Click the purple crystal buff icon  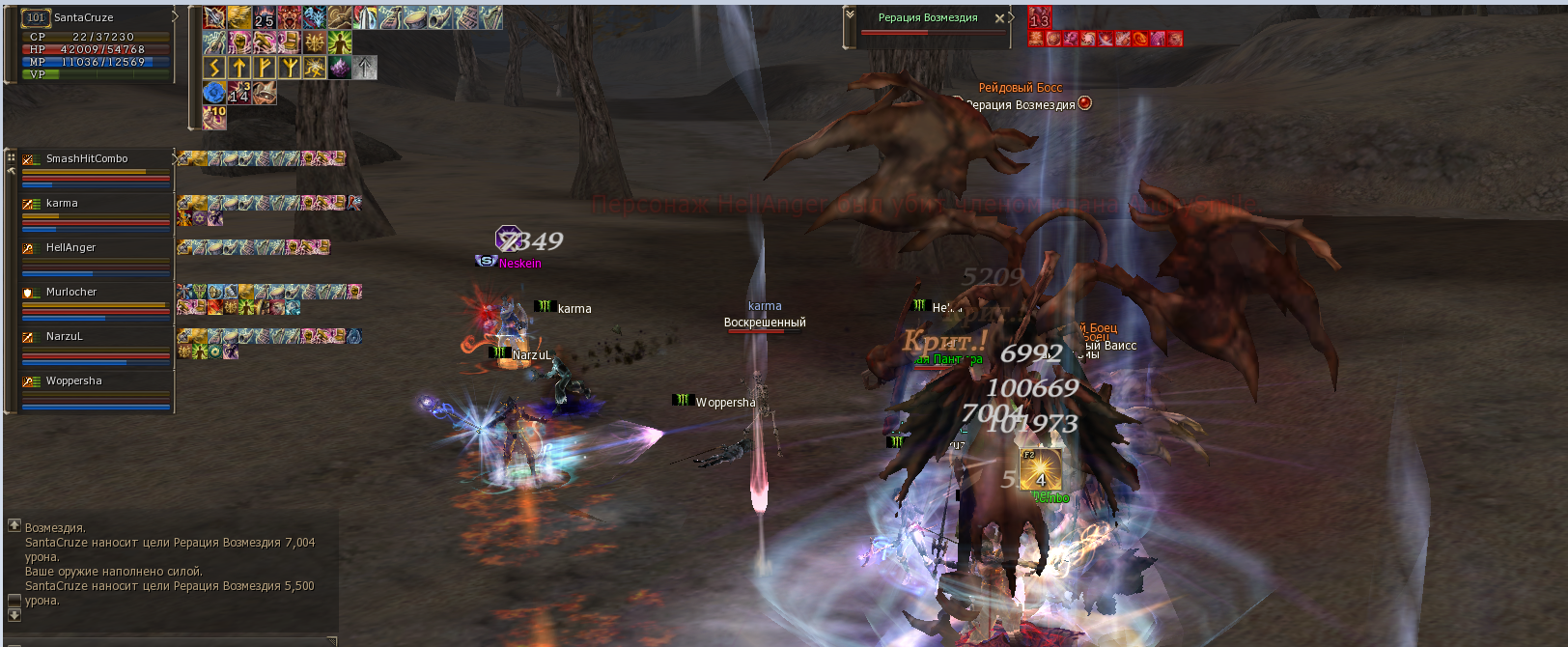339,67
